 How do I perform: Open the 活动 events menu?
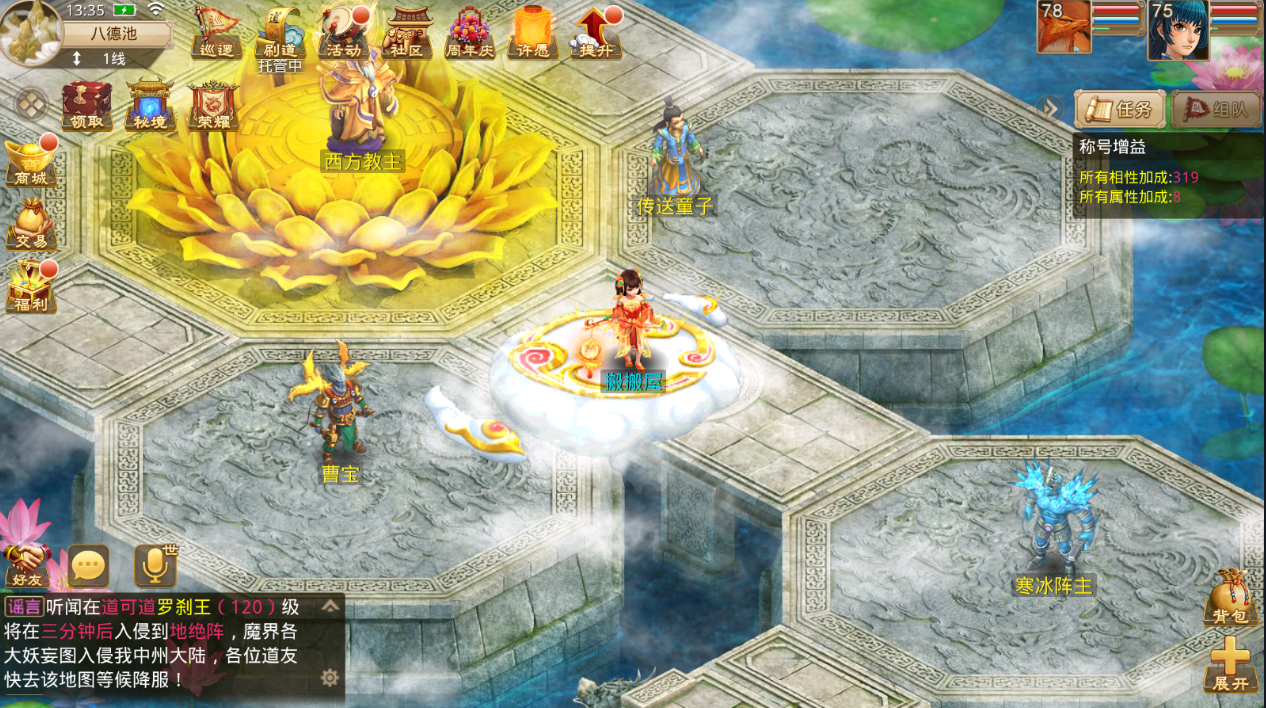[x=342, y=33]
